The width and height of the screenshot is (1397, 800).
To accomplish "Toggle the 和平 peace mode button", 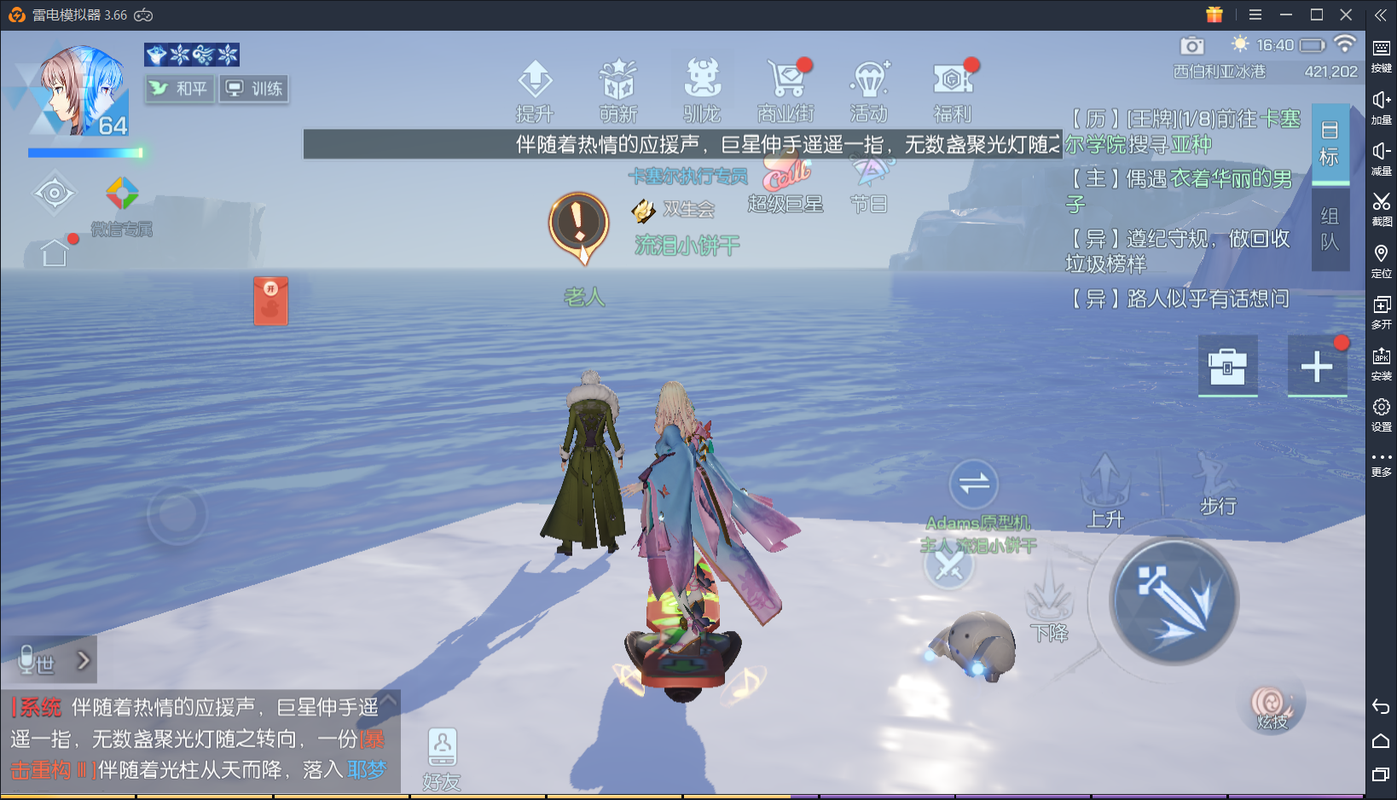I will coord(179,89).
